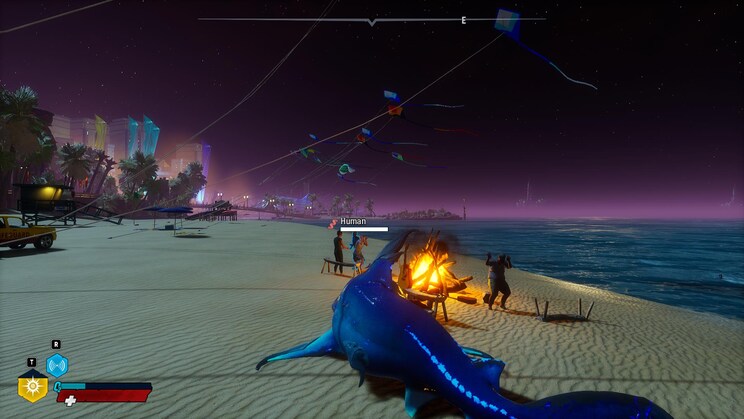Trigger the blue sonar pulse icon
Viewport: 744px width, 419px height.
tap(57, 365)
